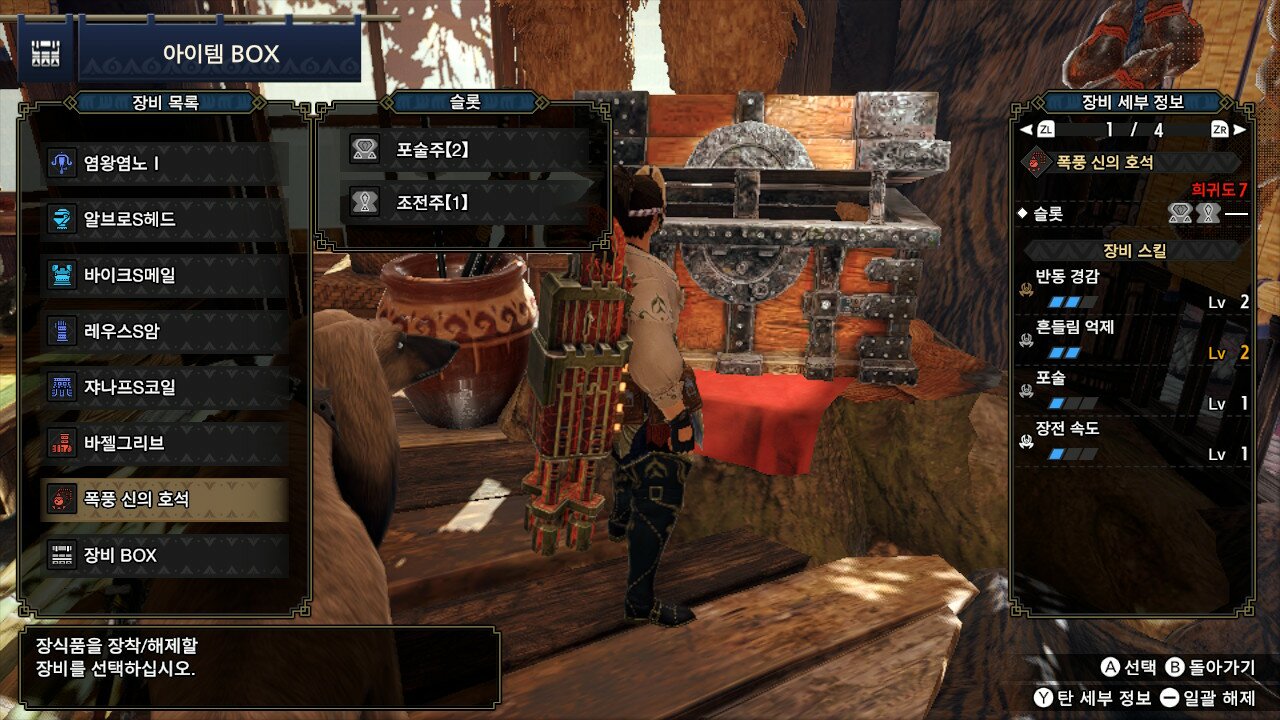Select 염왕염노 I in the equipment list

pyautogui.click(x=165, y=163)
